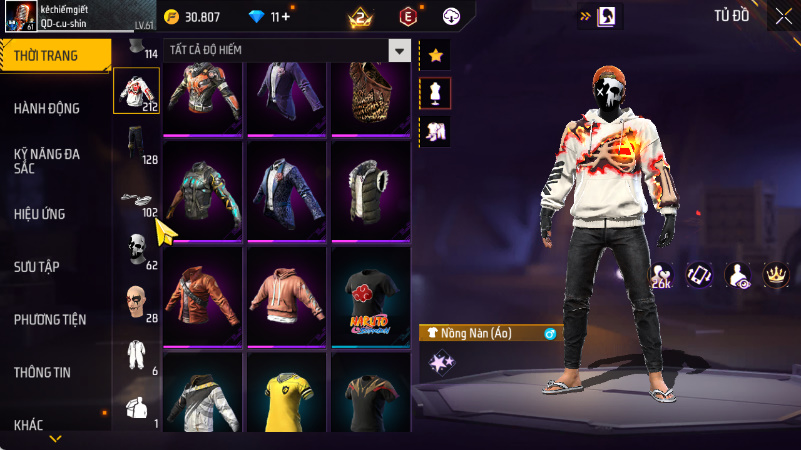This screenshot has height=450, width=801.
Task: Choose the pink hoodie item
Action: pos(287,296)
